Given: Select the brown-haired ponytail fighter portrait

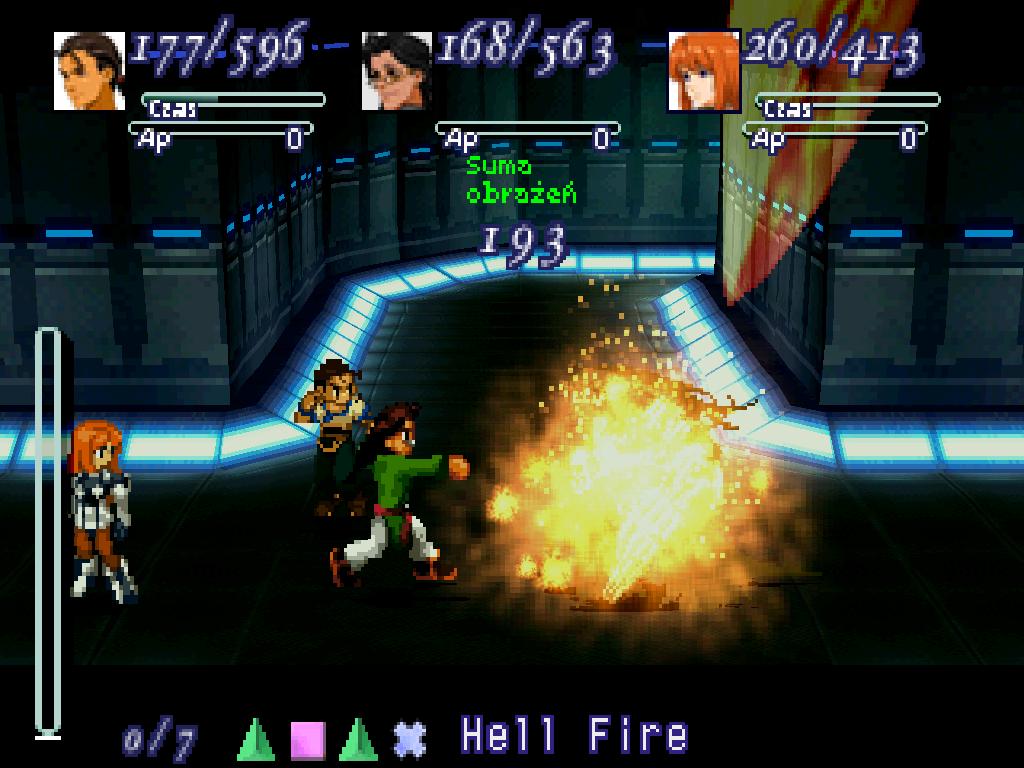Looking at the screenshot, I should (89, 70).
